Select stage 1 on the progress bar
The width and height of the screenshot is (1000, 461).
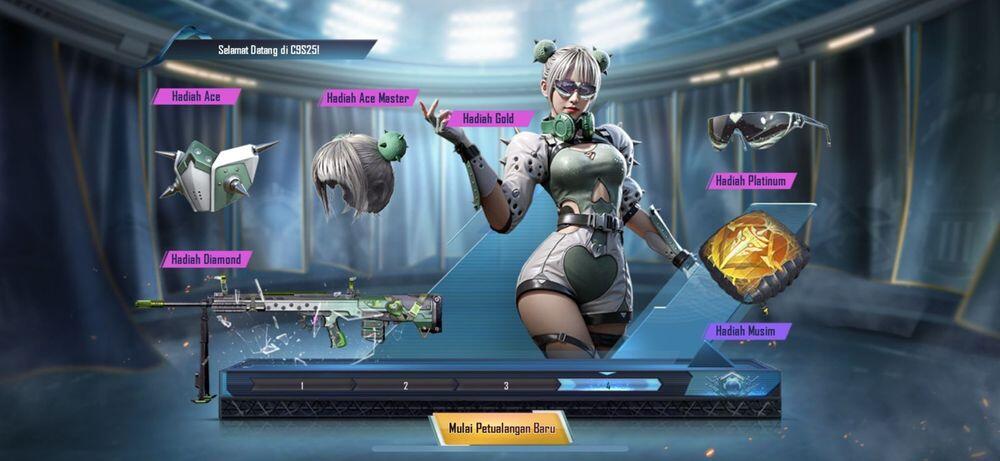pos(301,385)
